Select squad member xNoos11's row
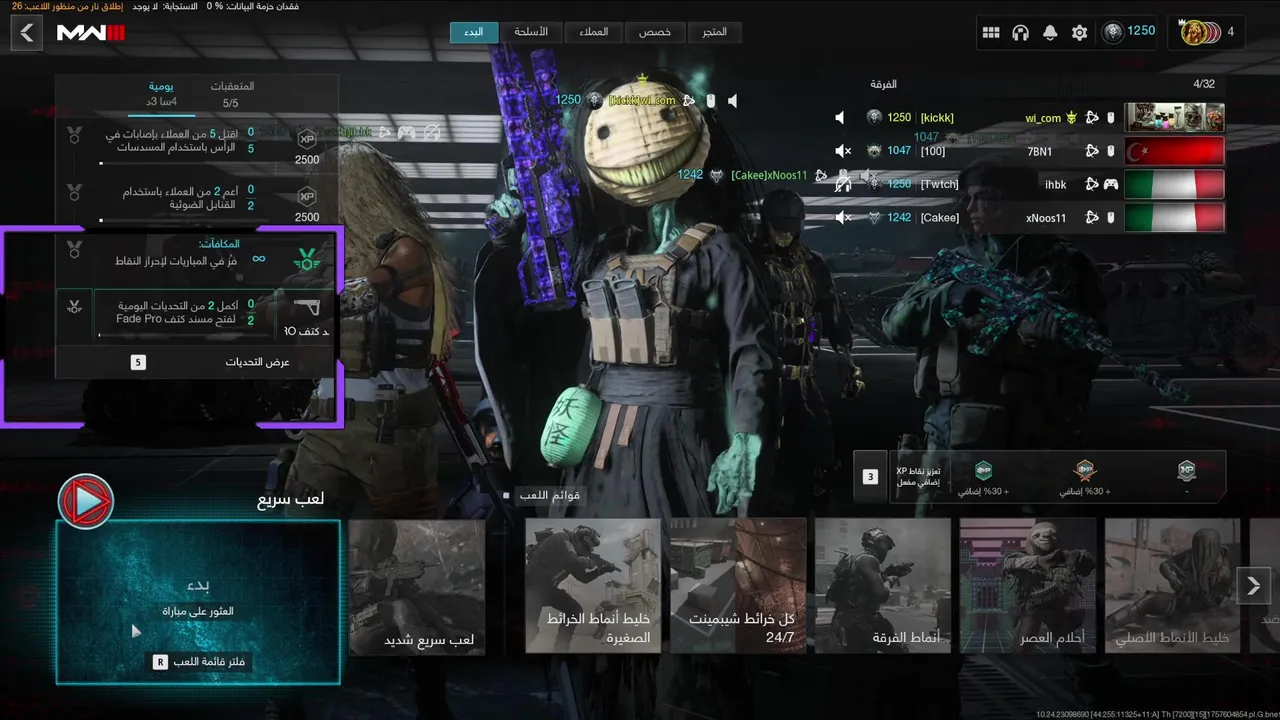Screen dimensions: 1280x720 1030,217
